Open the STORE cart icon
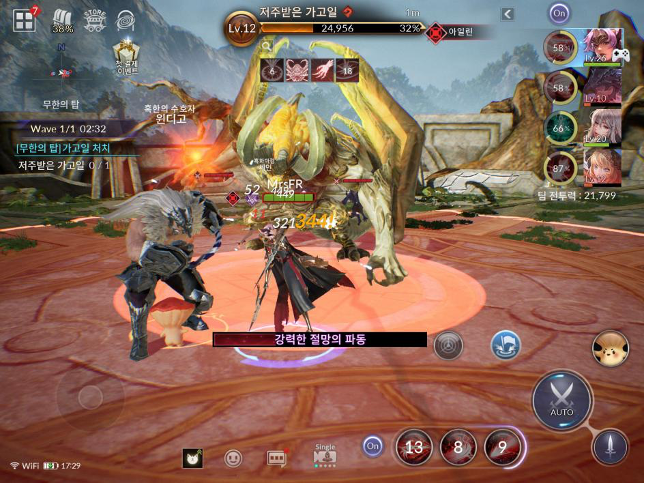Screen dimensions: 645x483 point(95,20)
